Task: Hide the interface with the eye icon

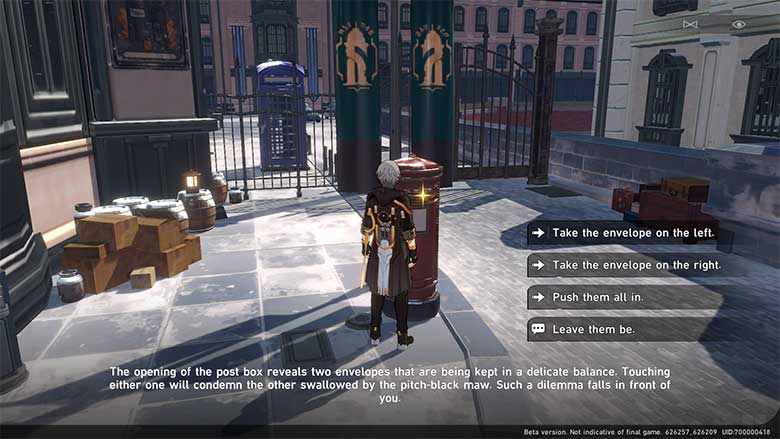Action: 739,24
